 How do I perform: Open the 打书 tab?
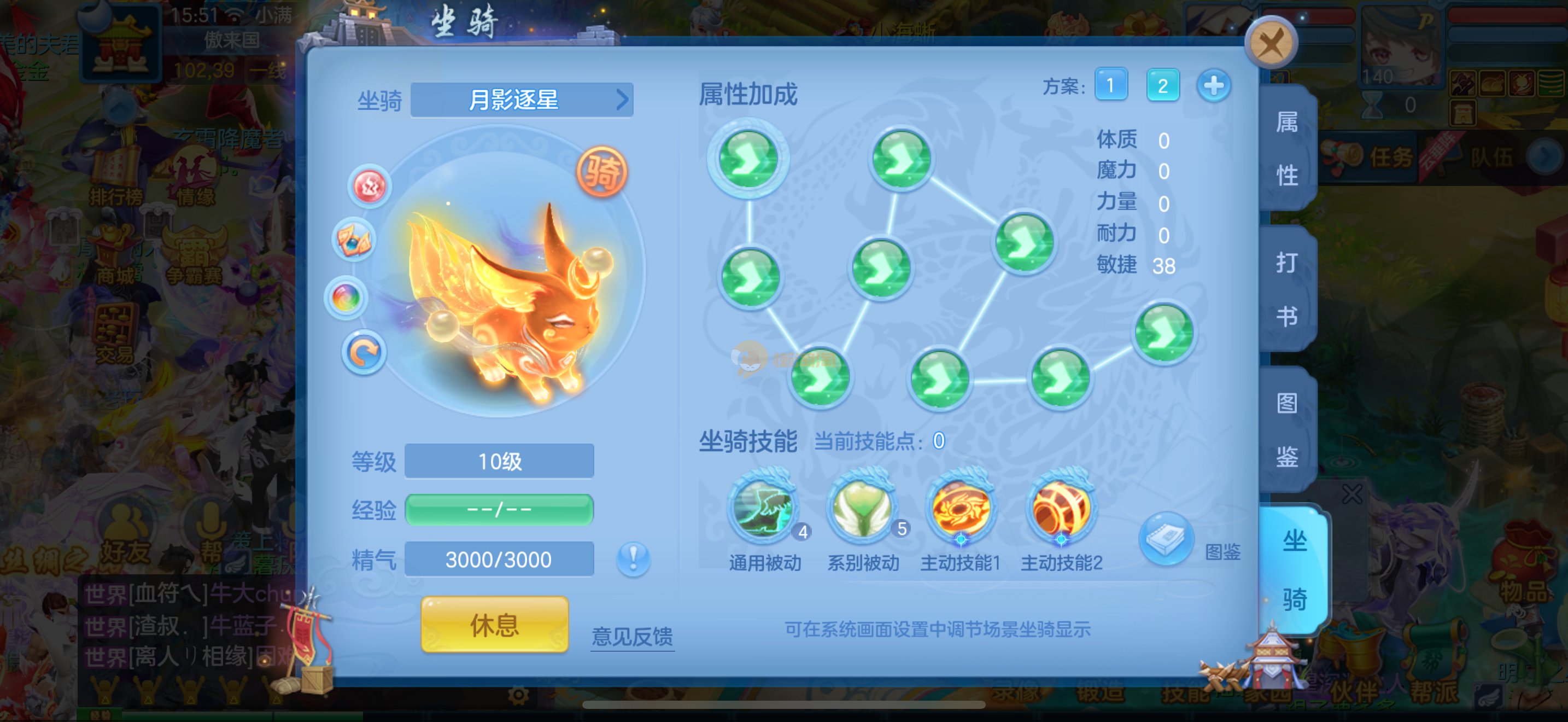(1287, 290)
